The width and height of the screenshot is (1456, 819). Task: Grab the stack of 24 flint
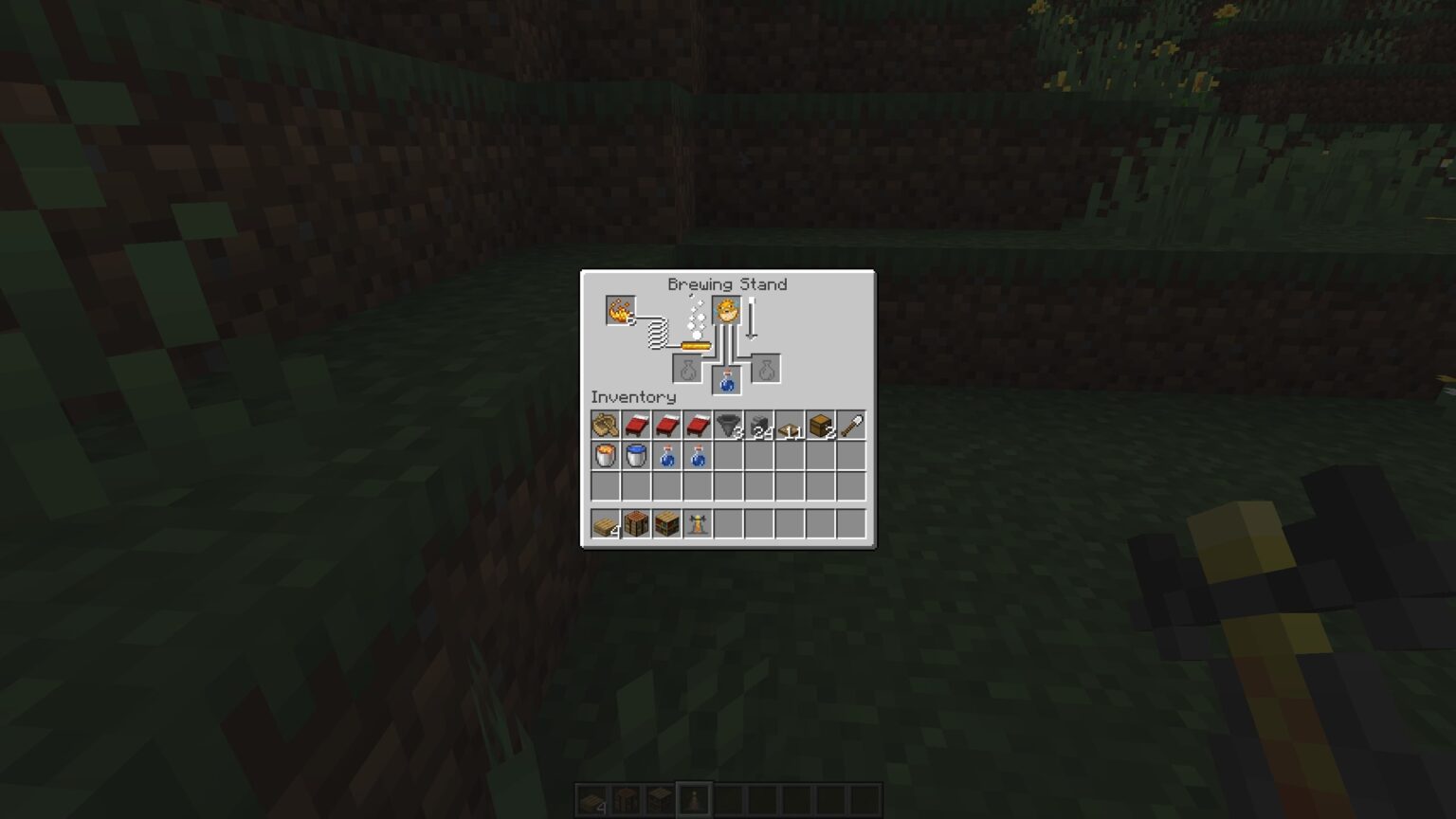coord(758,427)
